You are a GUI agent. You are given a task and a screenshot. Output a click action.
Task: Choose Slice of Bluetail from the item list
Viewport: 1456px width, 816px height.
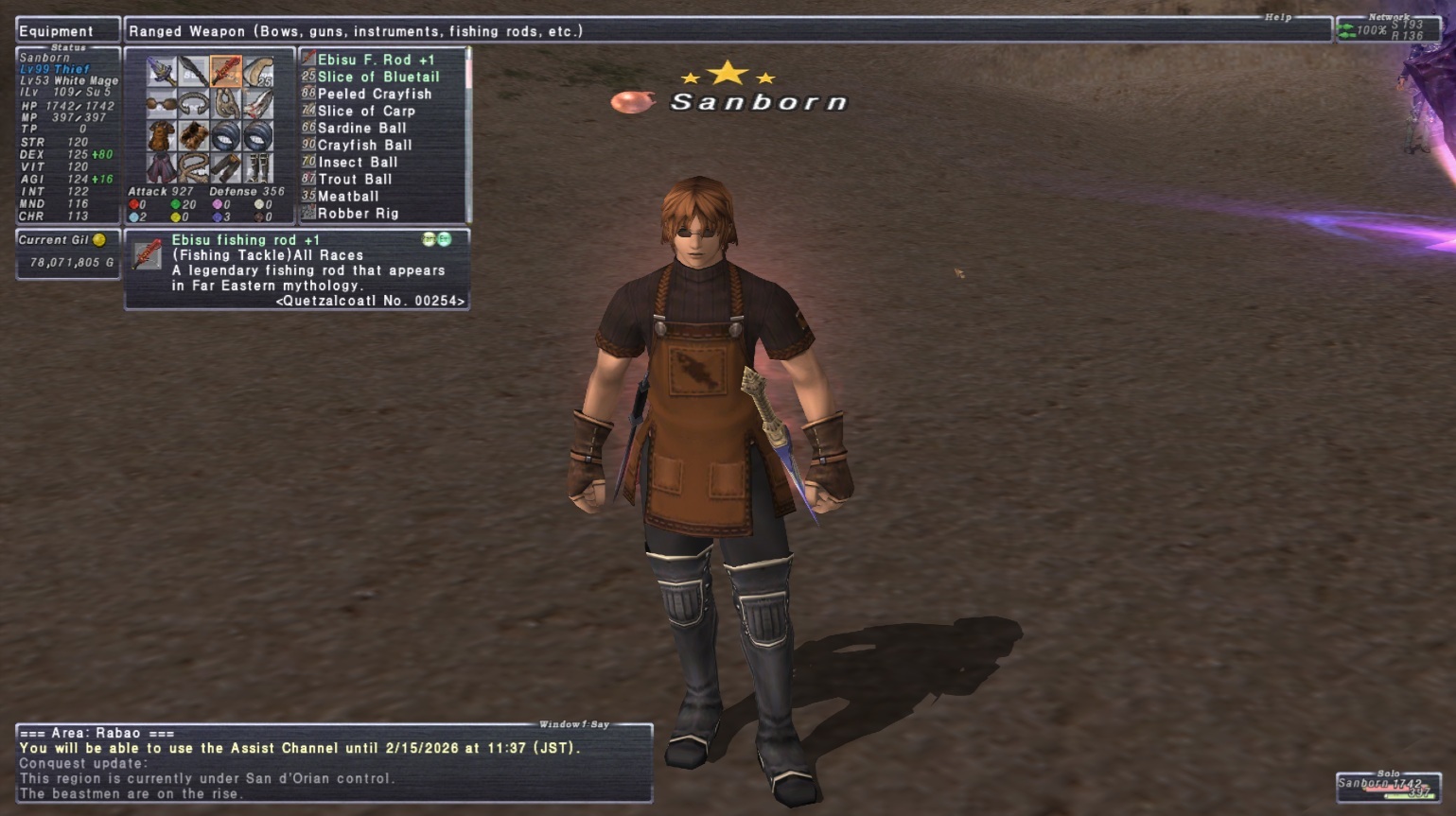(x=377, y=77)
